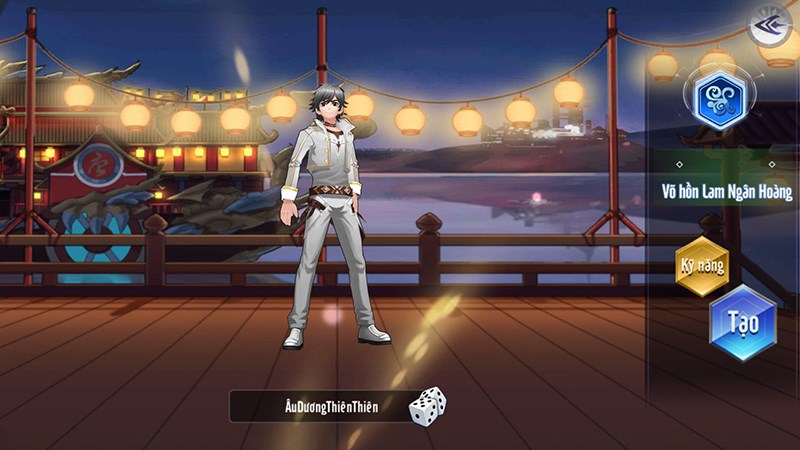Roll the dice for a random name
The image size is (800, 450).
[x=427, y=406]
